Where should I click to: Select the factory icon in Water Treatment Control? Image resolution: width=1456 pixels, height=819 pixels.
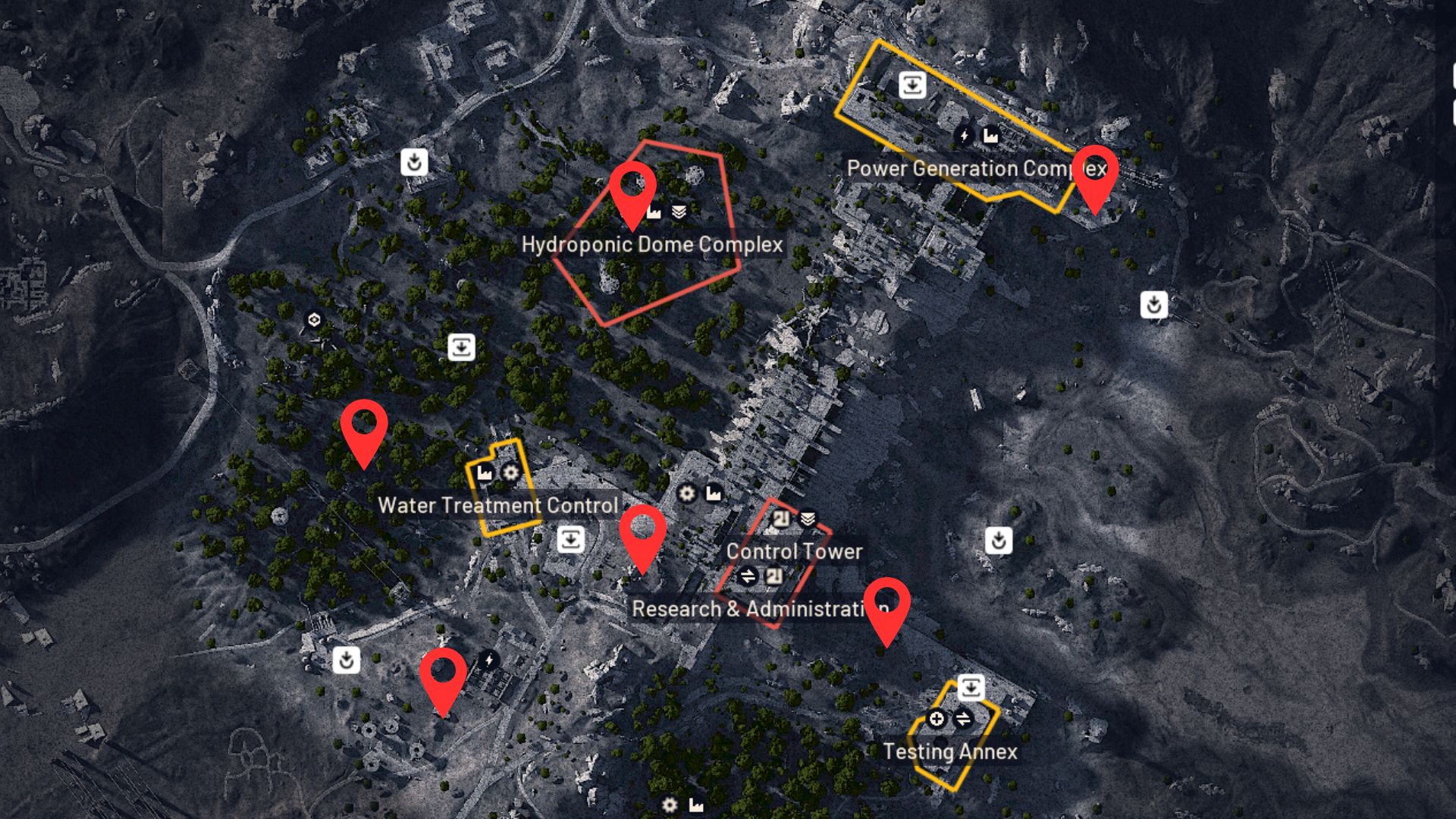pos(483,473)
